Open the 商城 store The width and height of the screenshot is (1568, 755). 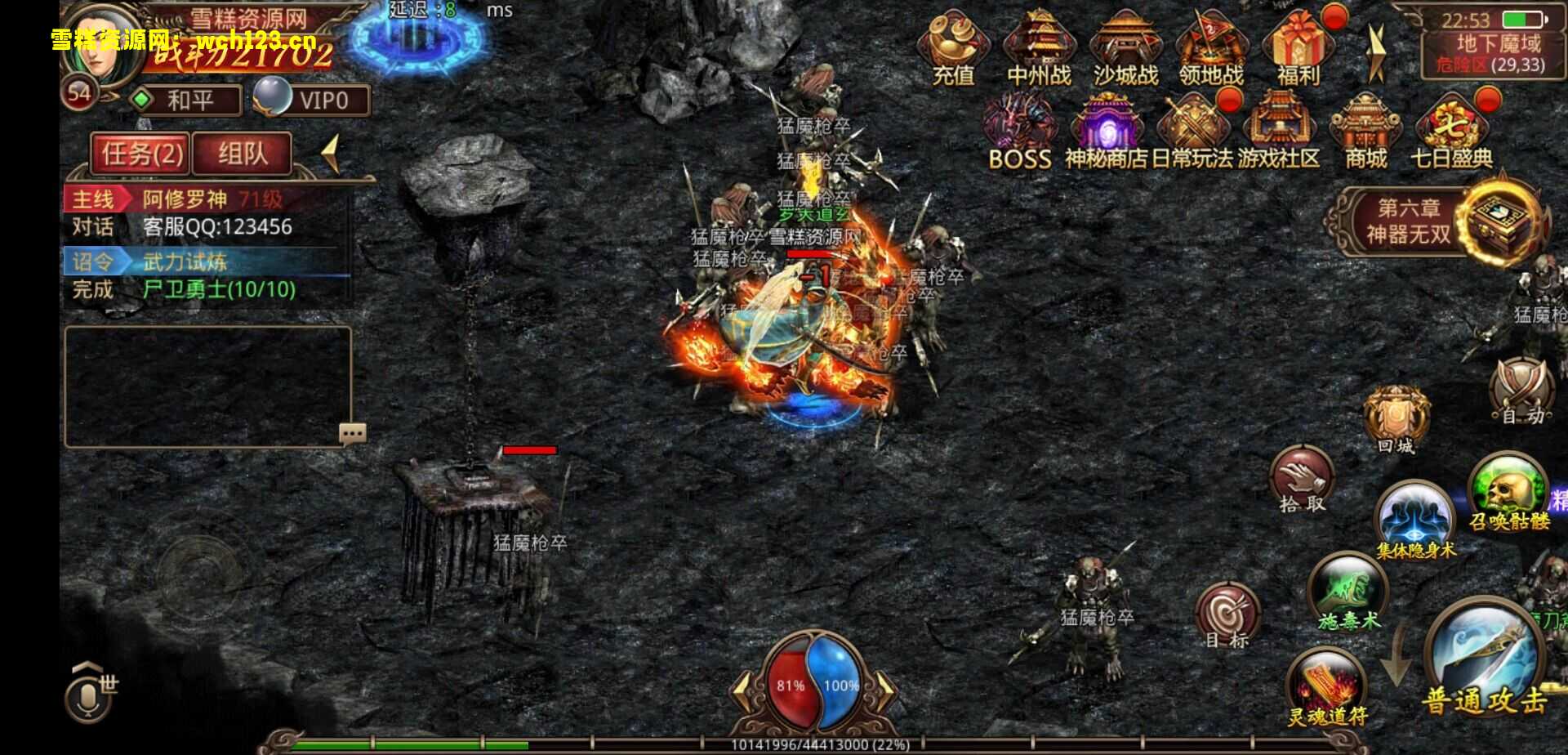pyautogui.click(x=1365, y=131)
